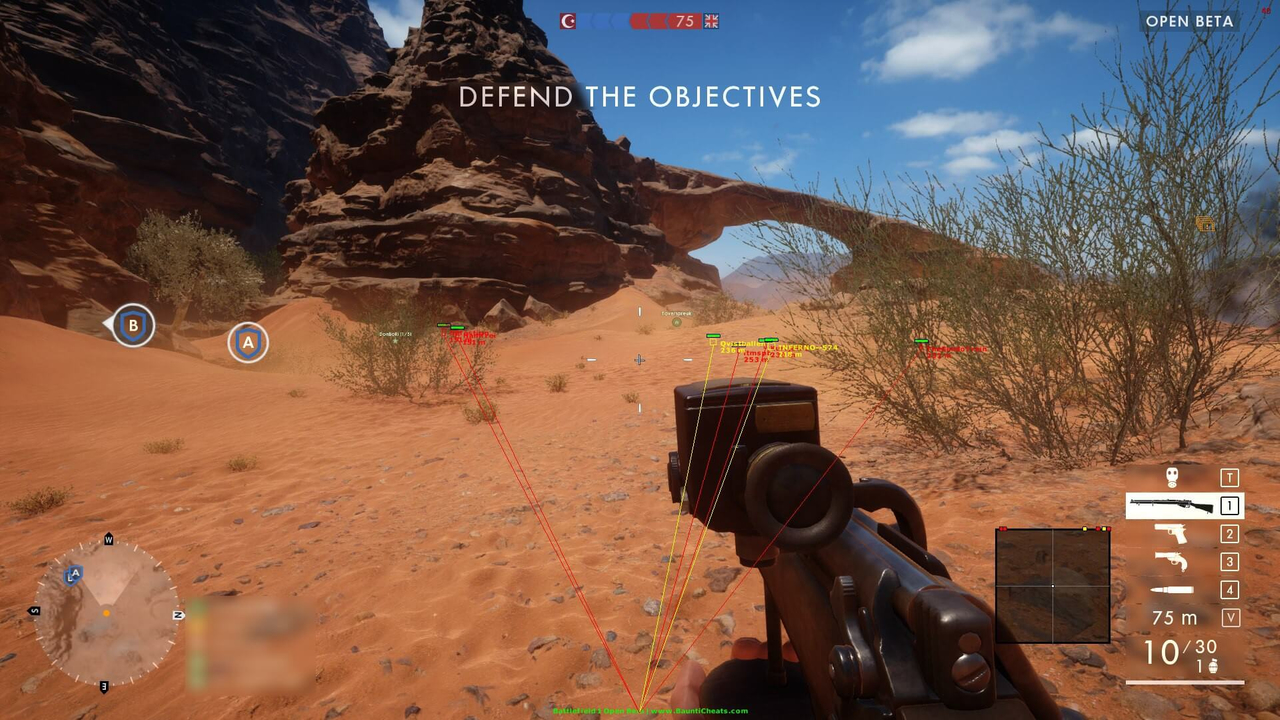1280x720 pixels.
Task: Switch to the semi-automatic pistol slot
Action: [1171, 534]
